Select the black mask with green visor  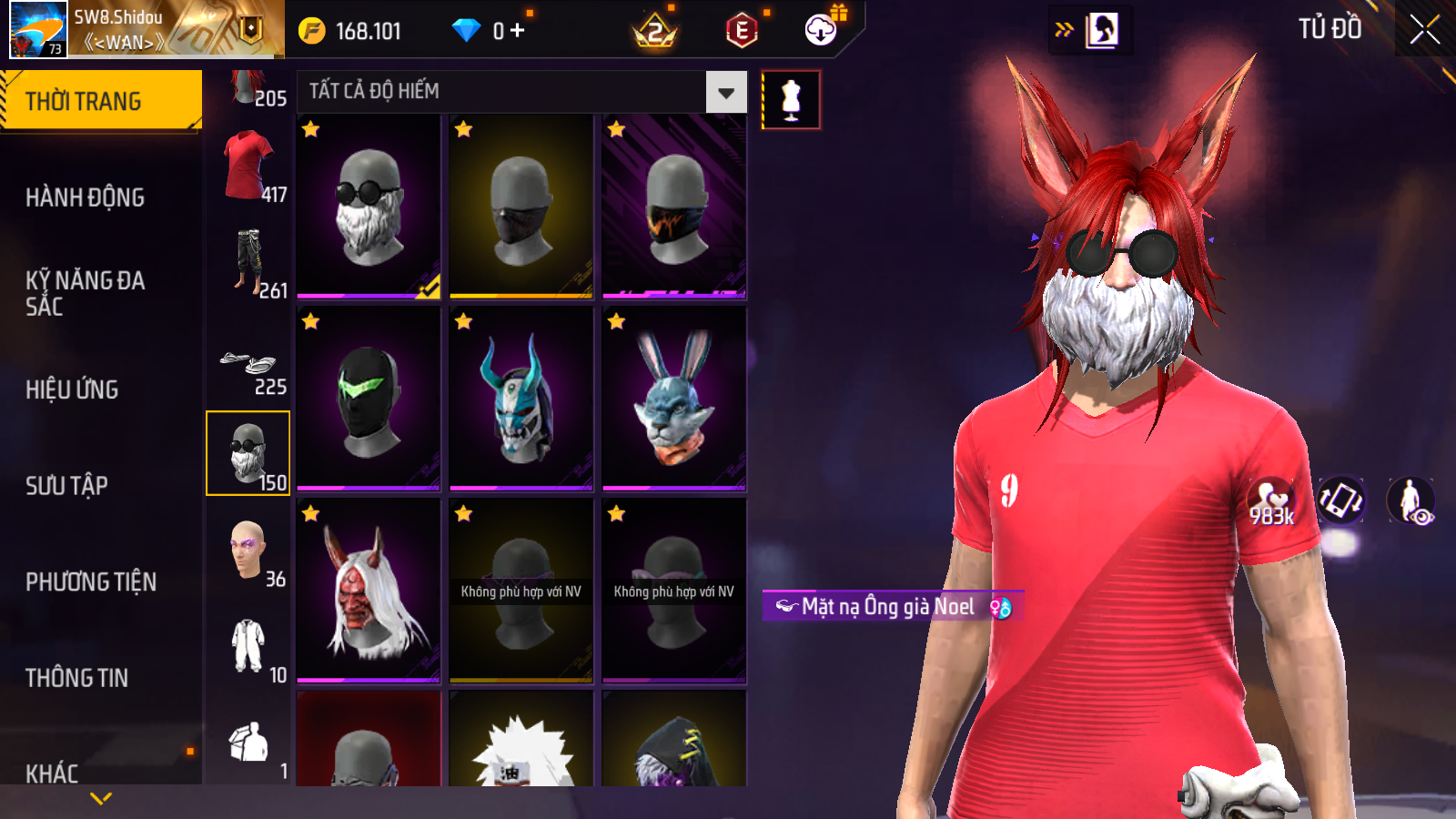pyautogui.click(x=369, y=399)
